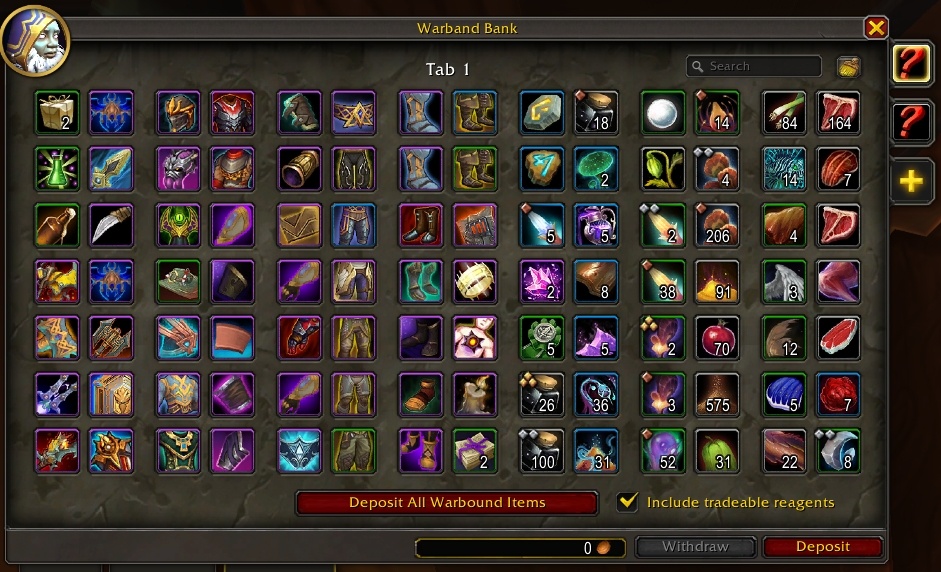Pick the white pearl item slot
Screen dimensions: 941x572
pyautogui.click(x=662, y=112)
